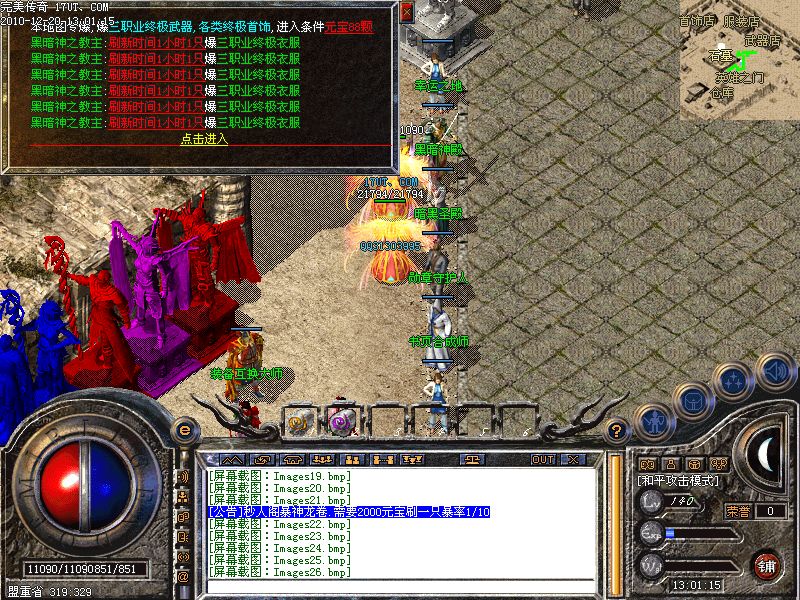
Task: Click the 点击进入 link in the dialog
Action: click(204, 139)
